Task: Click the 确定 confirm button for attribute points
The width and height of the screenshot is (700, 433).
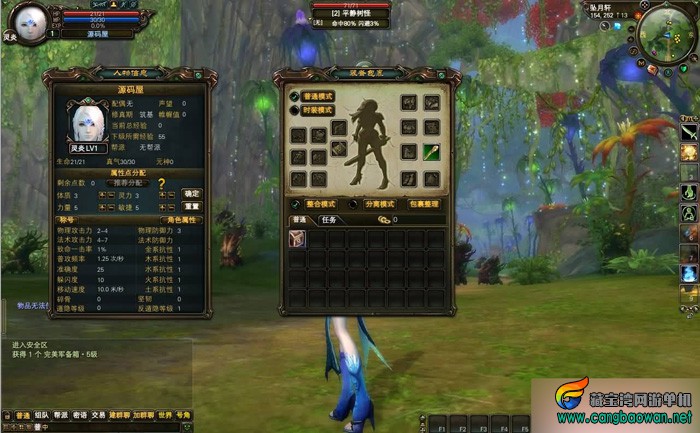Action: [x=191, y=194]
